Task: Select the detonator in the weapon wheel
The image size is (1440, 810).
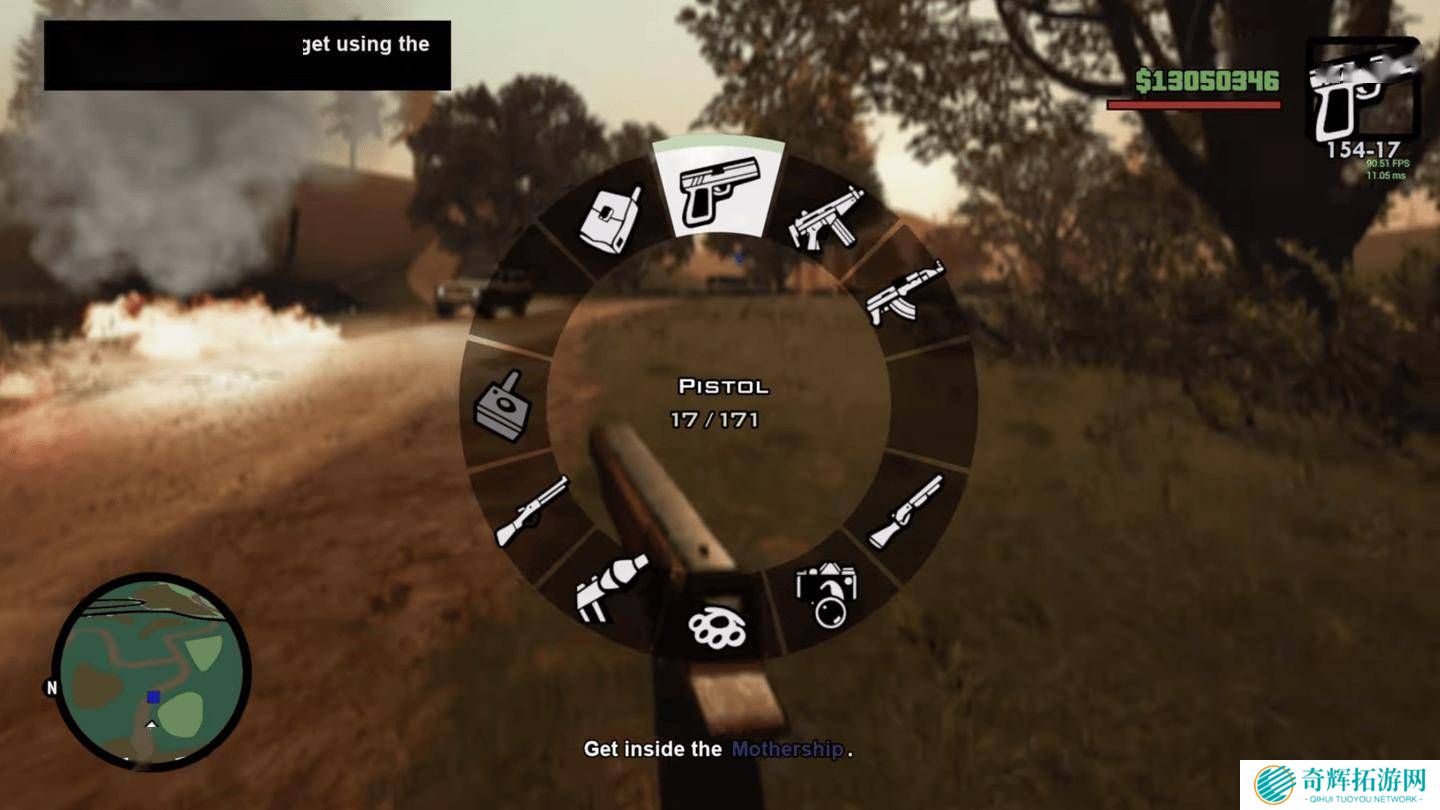Action: click(502, 405)
